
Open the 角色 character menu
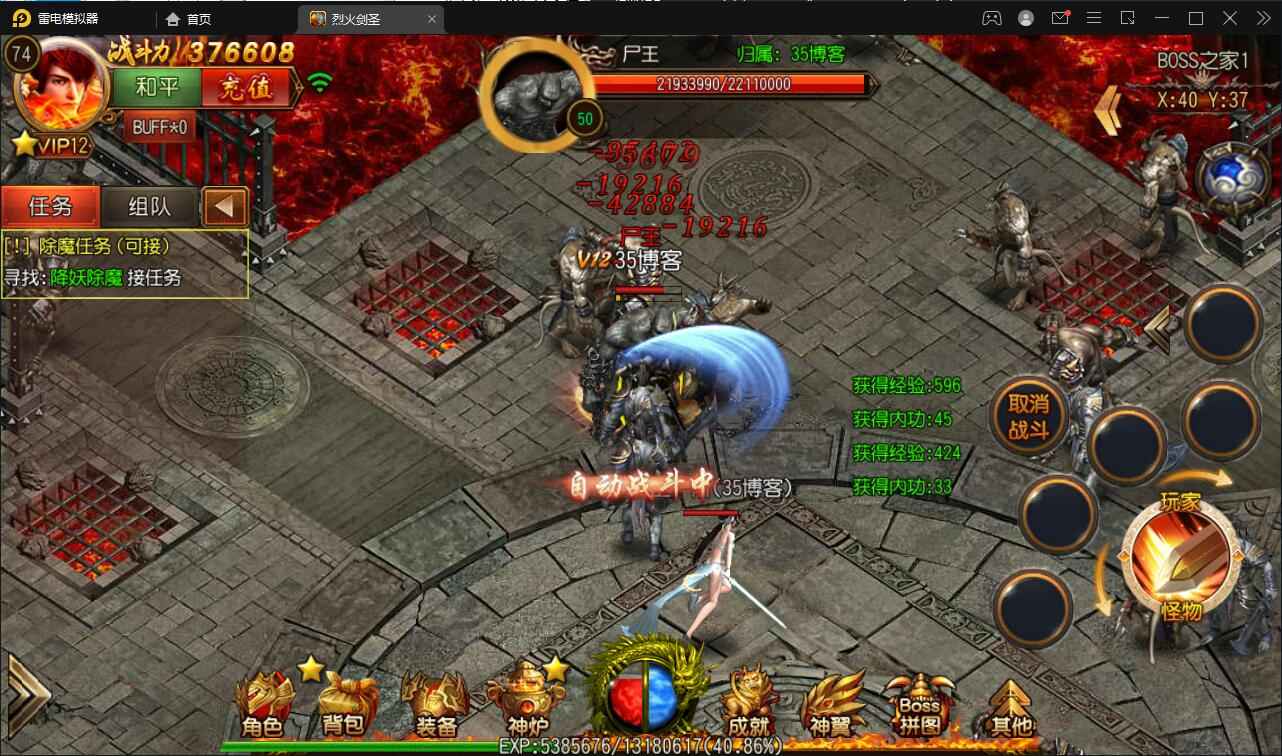262,704
